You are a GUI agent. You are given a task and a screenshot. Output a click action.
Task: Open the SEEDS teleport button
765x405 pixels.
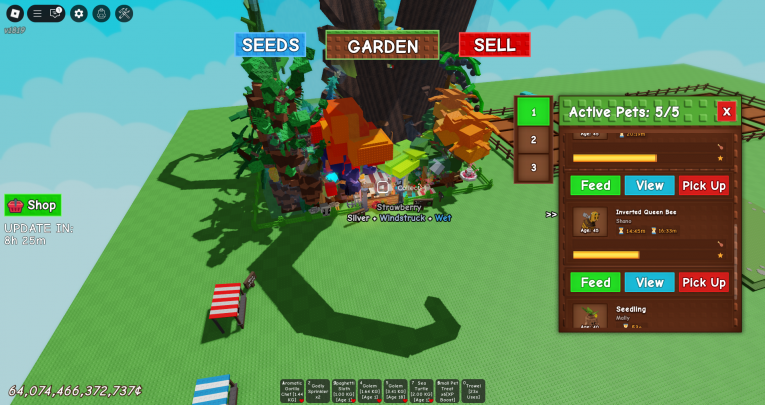270,45
